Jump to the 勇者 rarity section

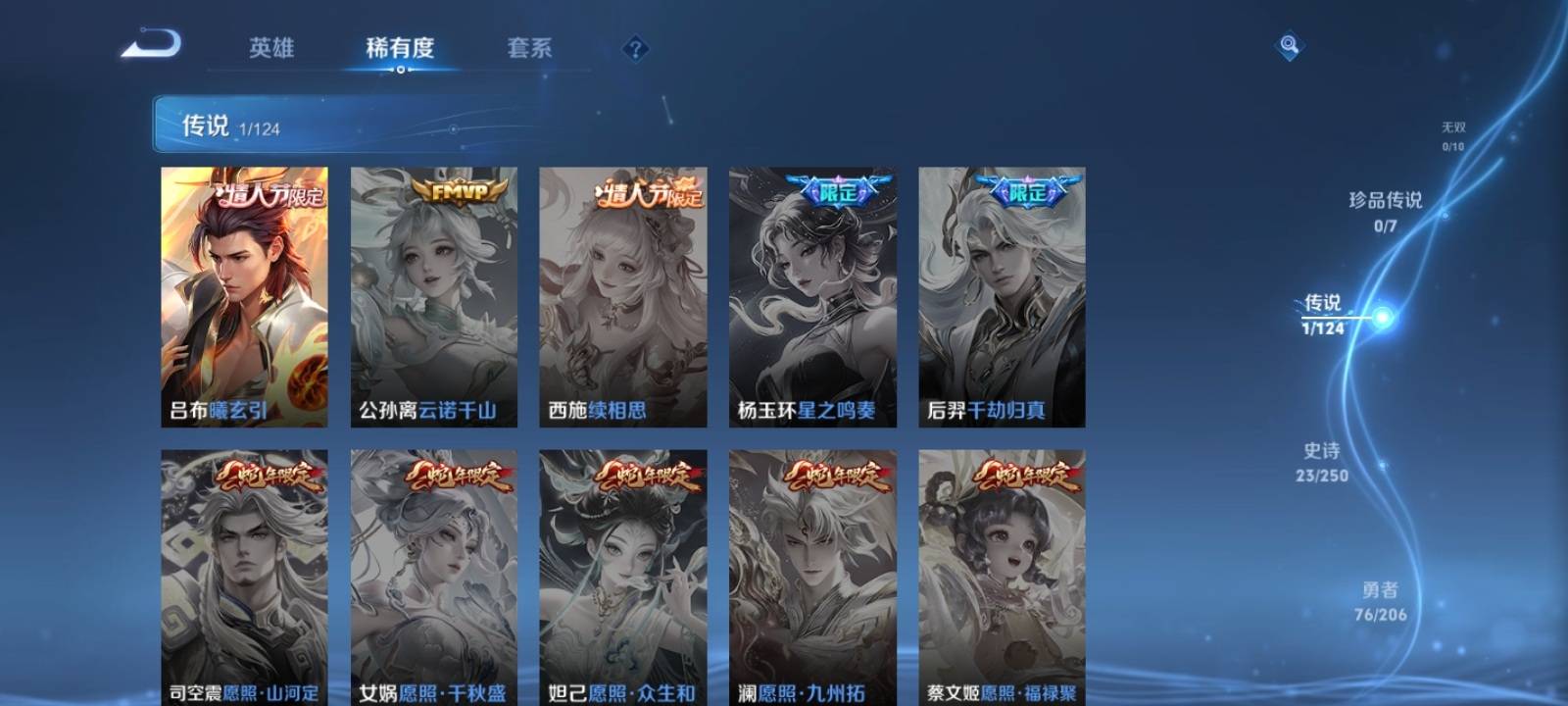click(x=1380, y=601)
